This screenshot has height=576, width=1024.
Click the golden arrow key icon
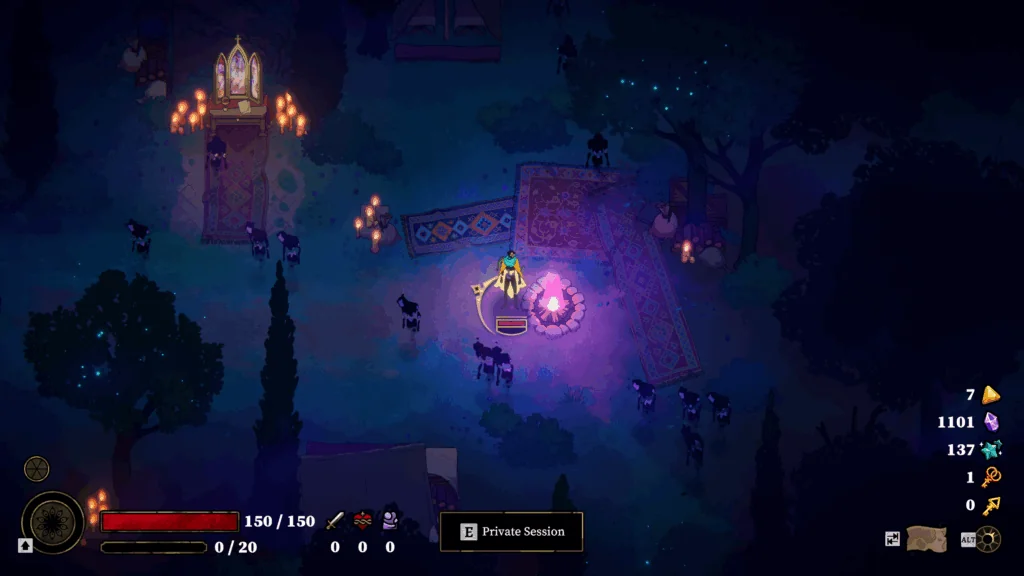pyautogui.click(x=991, y=505)
